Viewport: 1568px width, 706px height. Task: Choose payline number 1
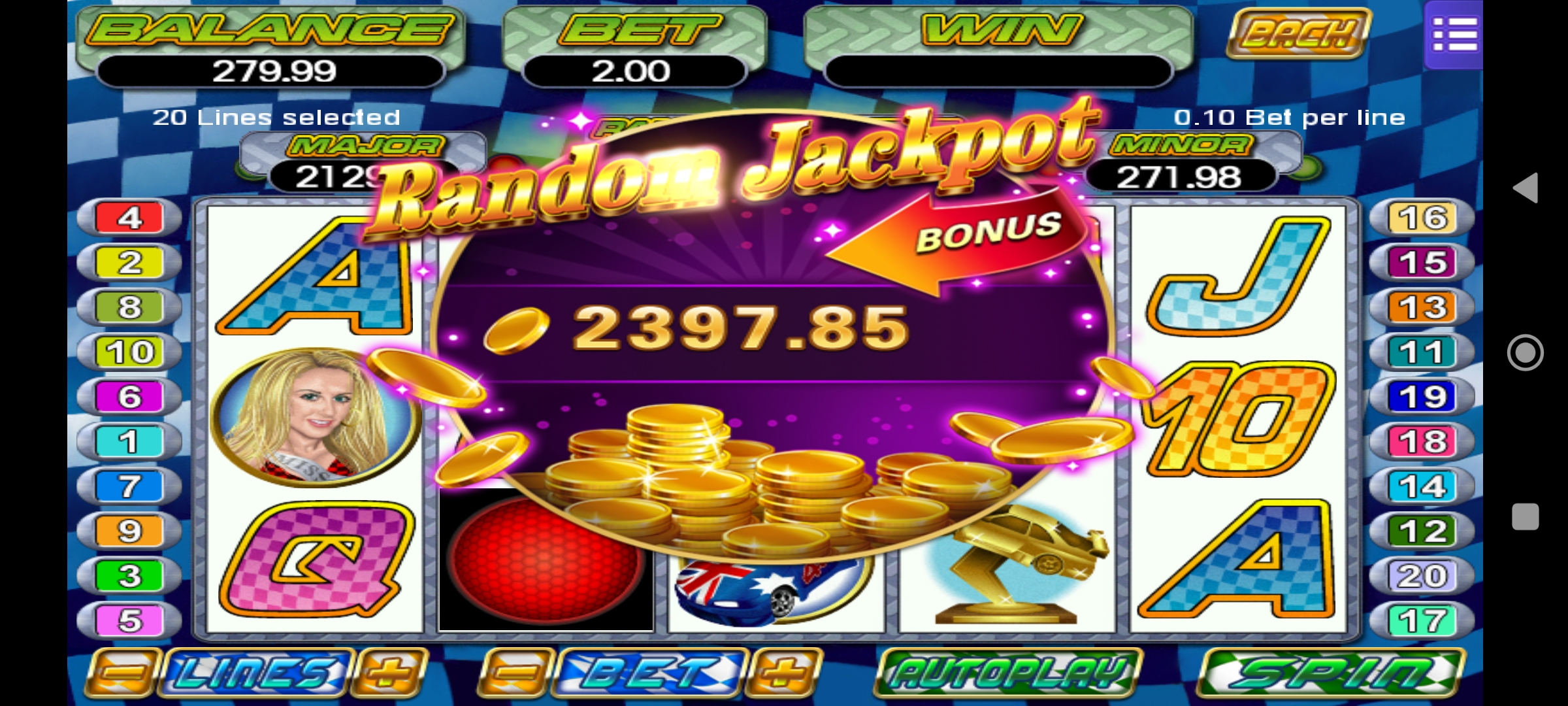point(129,442)
